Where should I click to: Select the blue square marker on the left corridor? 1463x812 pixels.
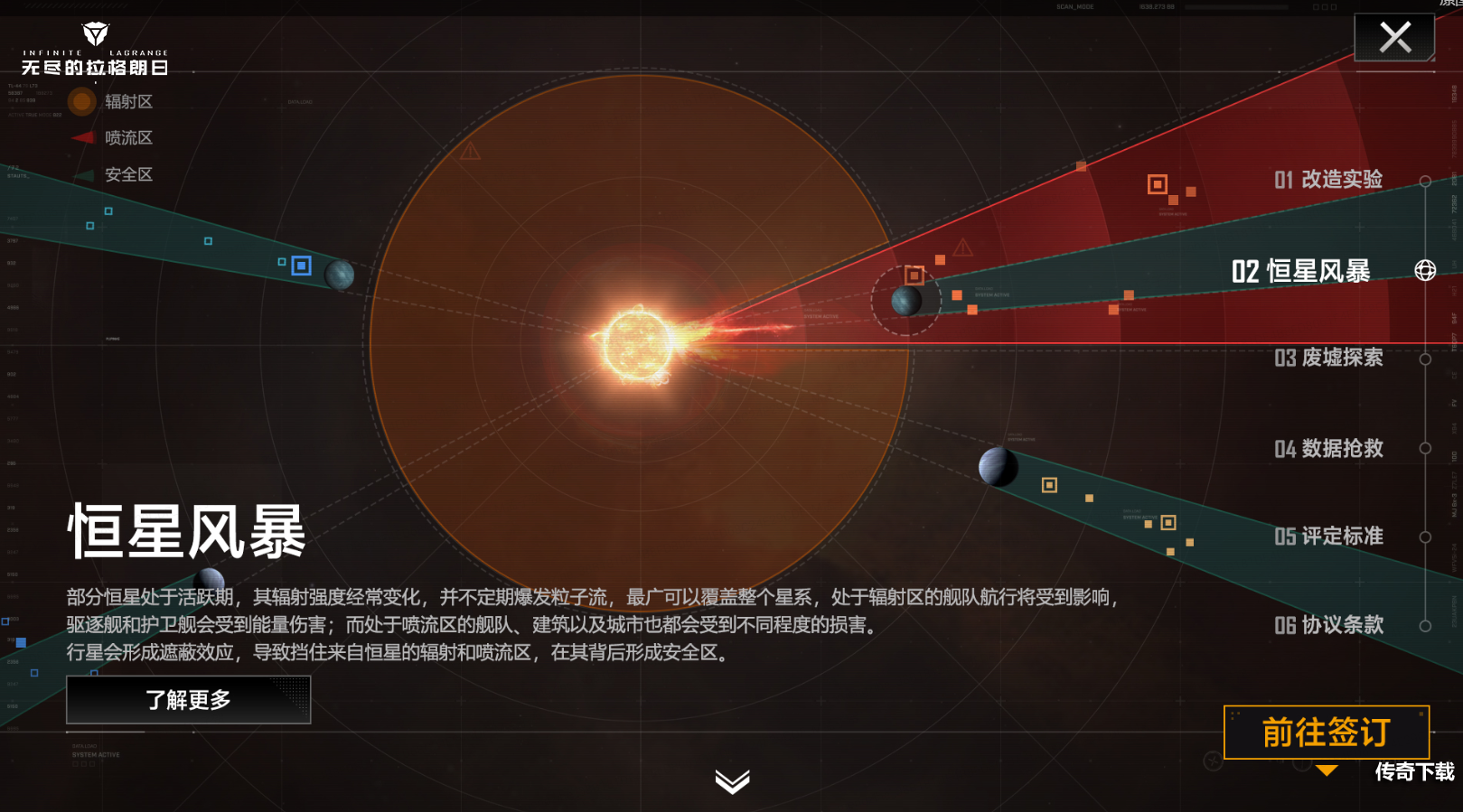(x=300, y=266)
